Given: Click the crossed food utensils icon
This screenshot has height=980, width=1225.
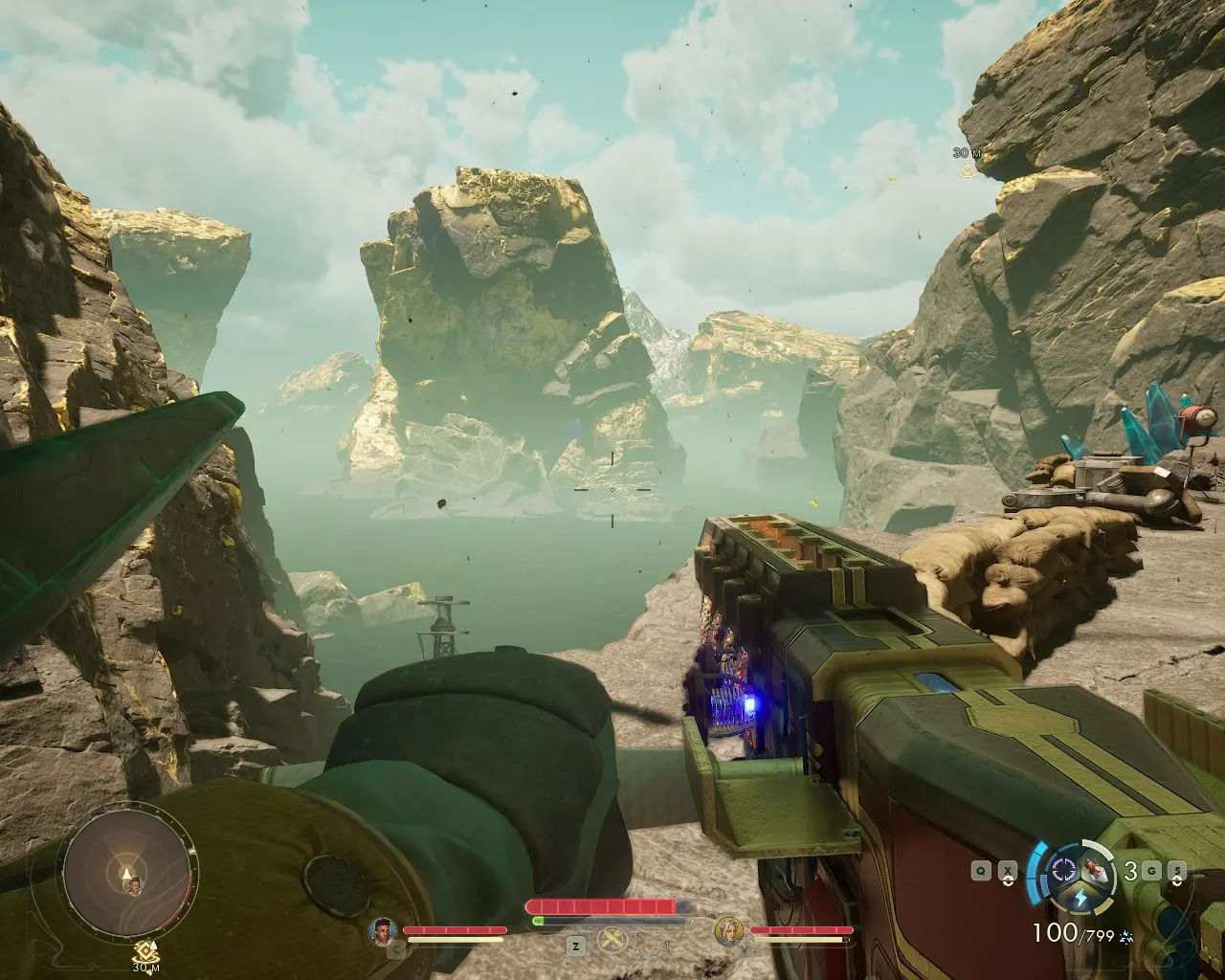Looking at the screenshot, I should (x=612, y=942).
